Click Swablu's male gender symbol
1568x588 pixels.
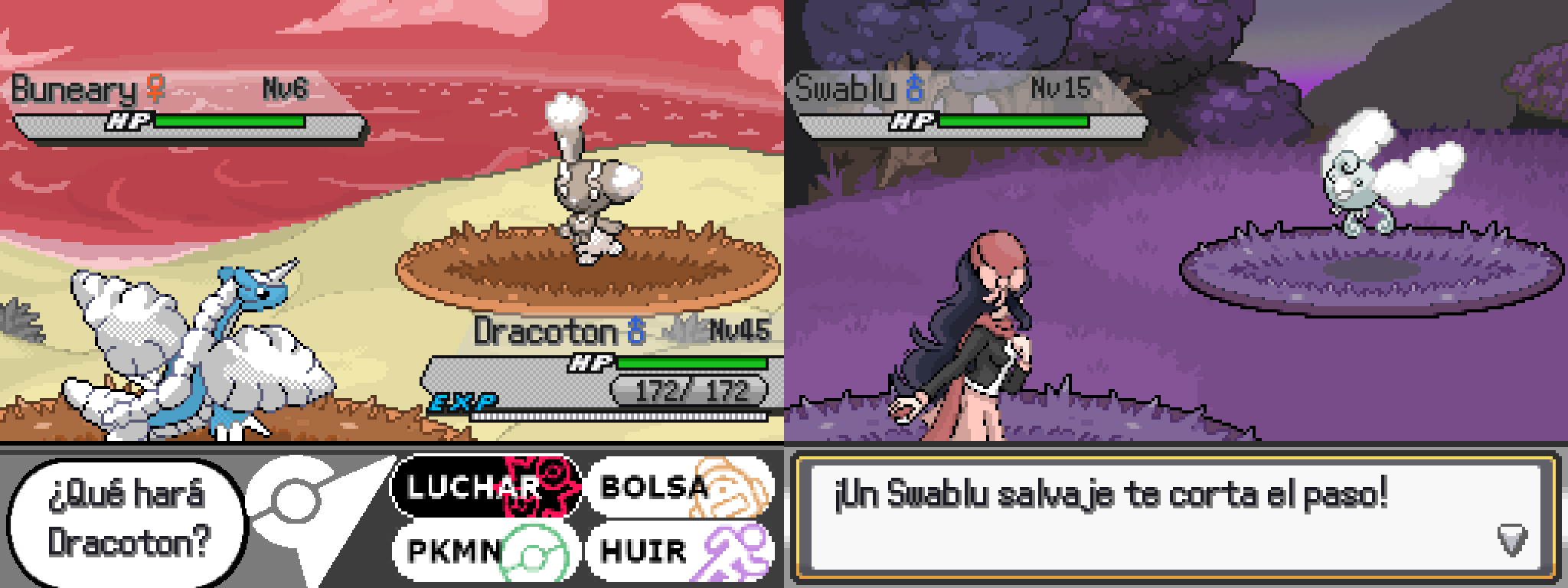click(916, 88)
